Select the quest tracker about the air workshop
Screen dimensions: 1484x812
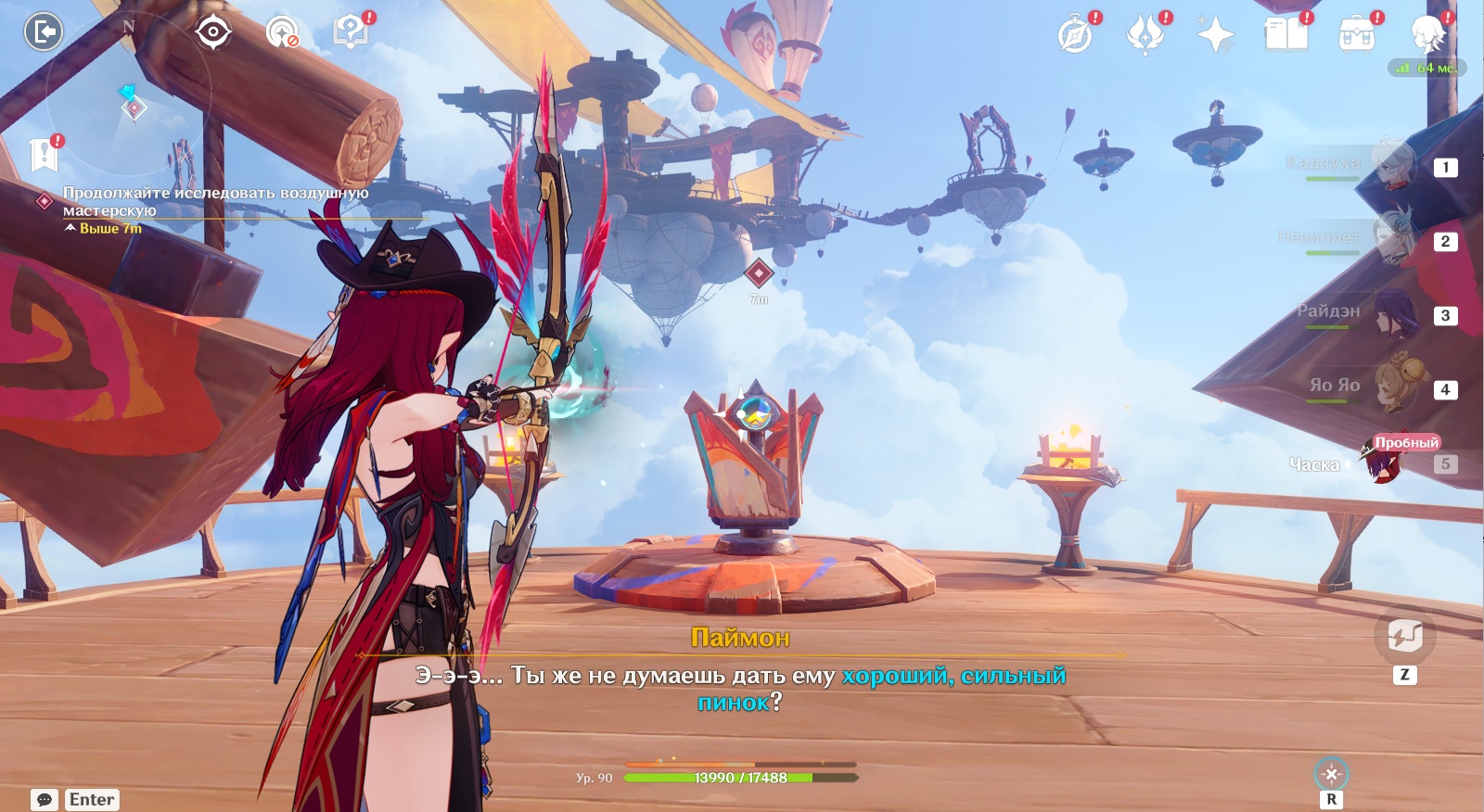tap(215, 201)
